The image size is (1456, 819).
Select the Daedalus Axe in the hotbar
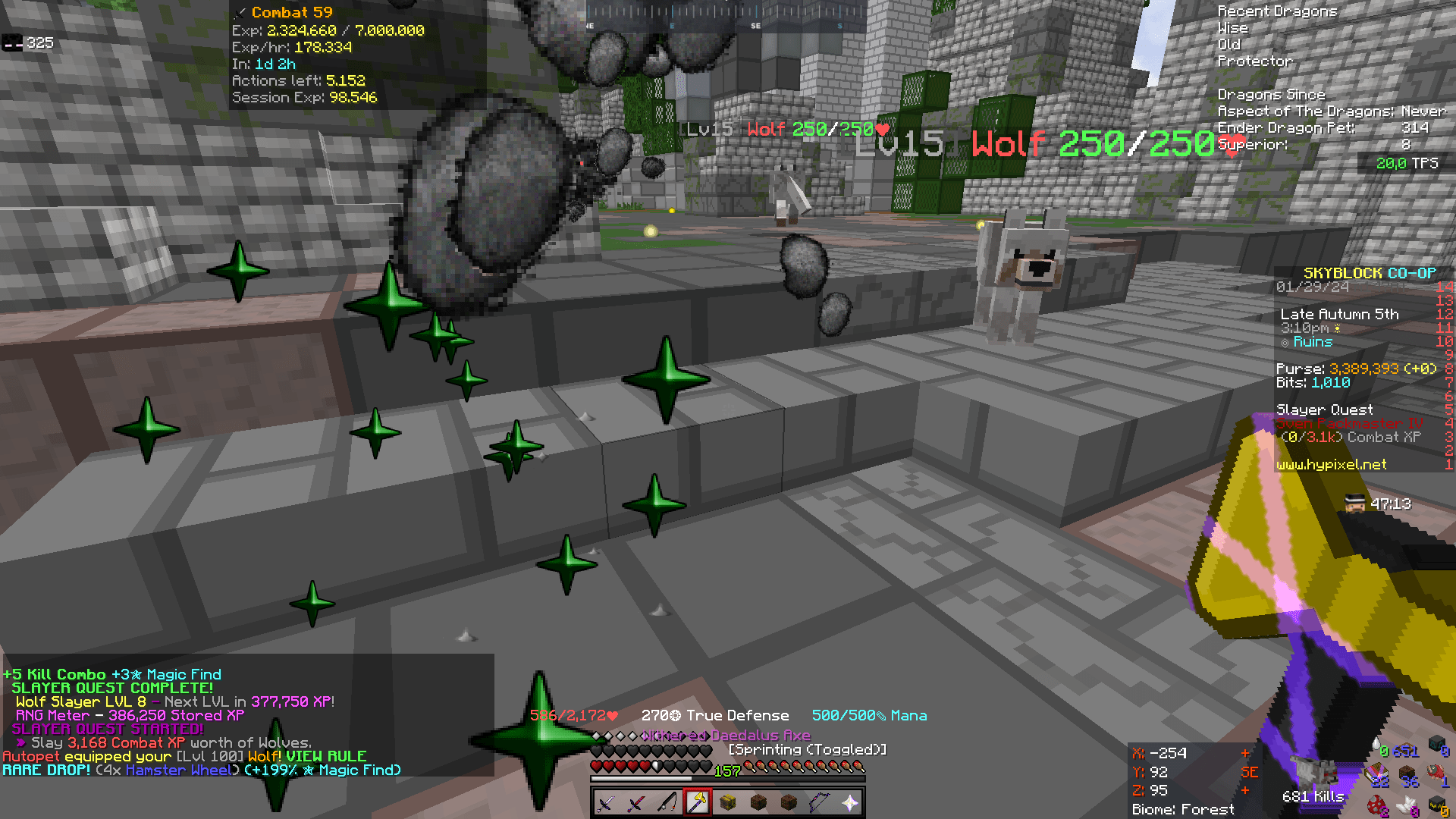[x=698, y=802]
